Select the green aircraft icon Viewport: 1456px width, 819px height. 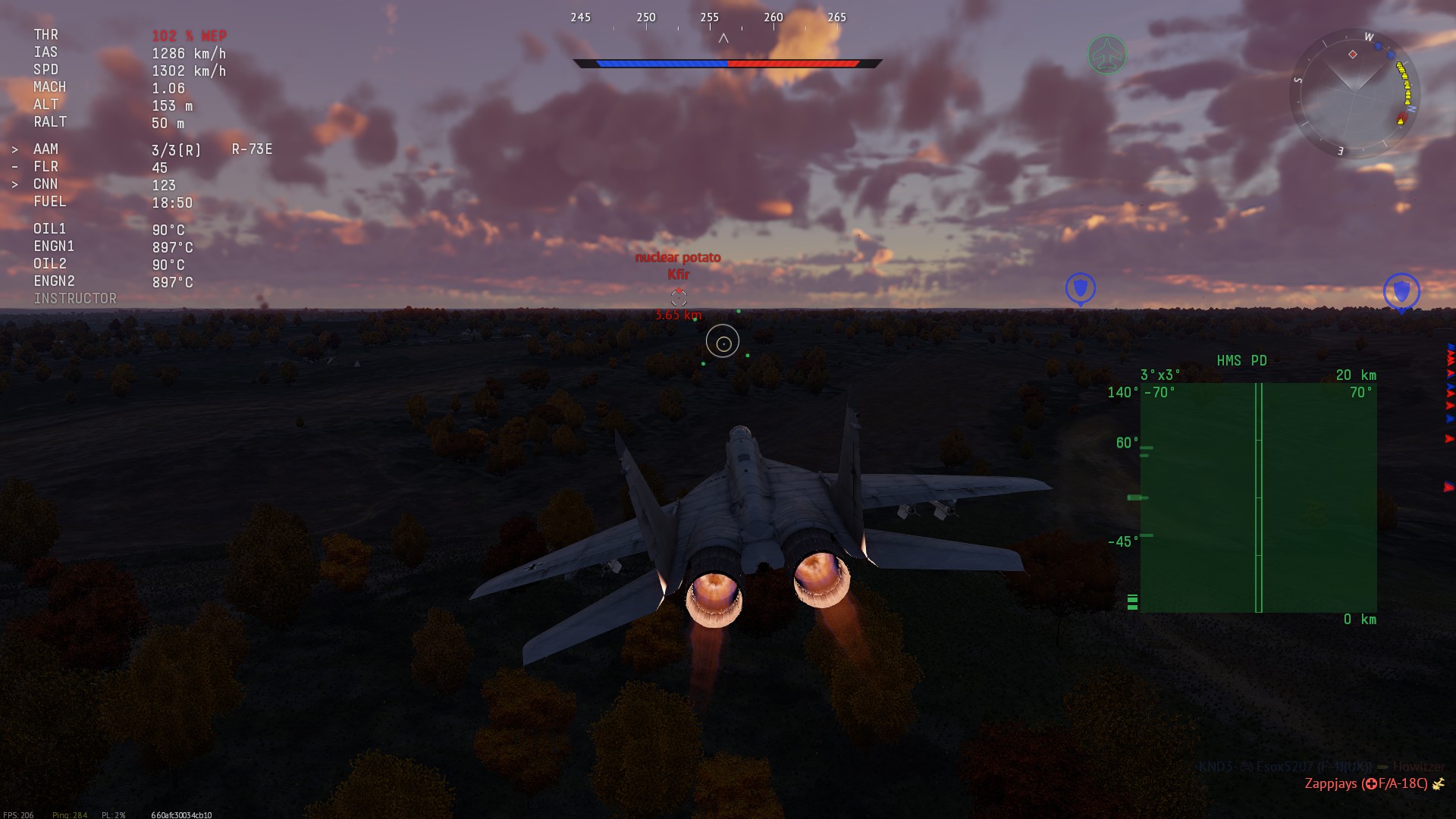coord(1106,55)
